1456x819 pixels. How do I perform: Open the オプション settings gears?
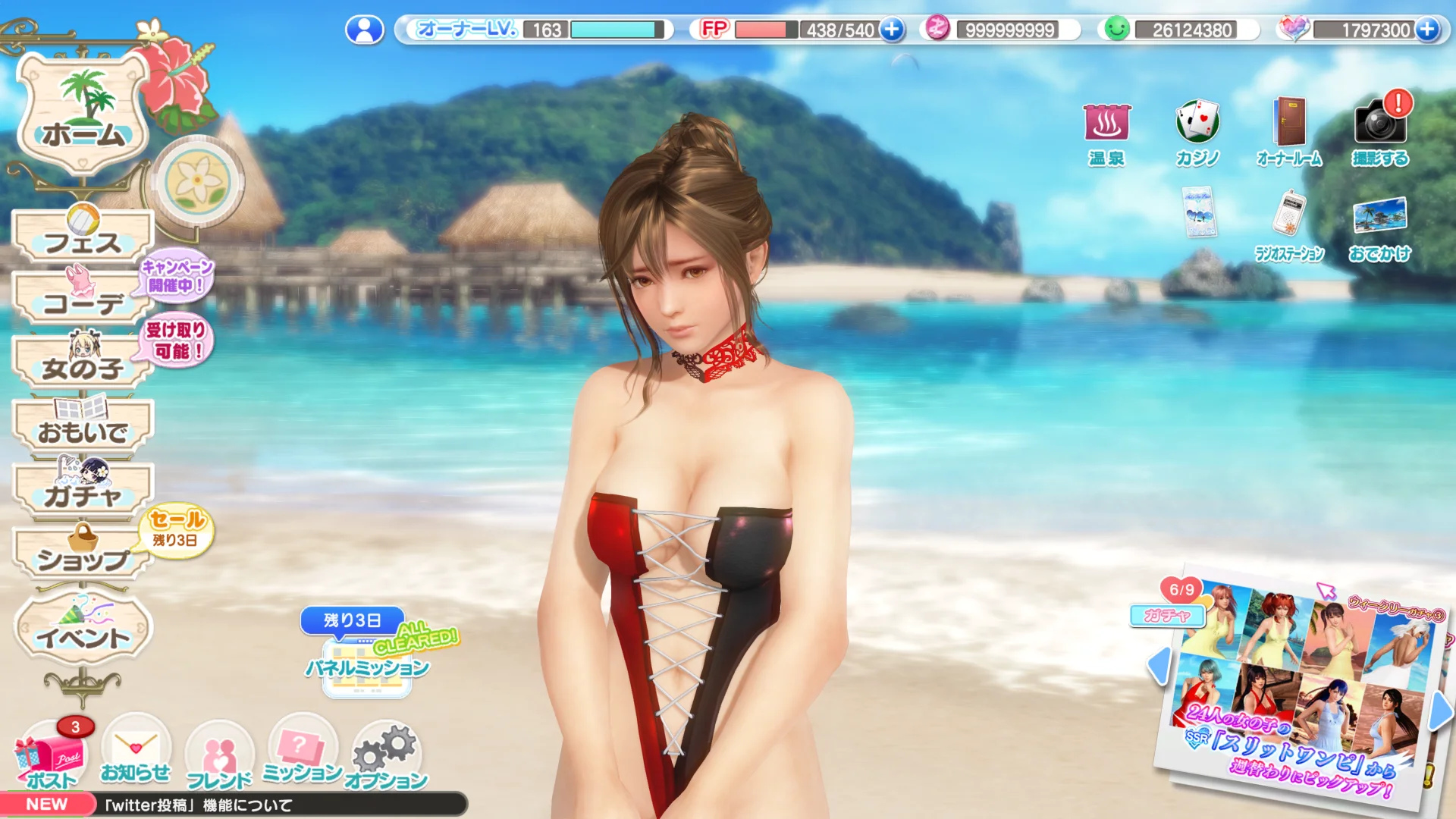point(386,755)
